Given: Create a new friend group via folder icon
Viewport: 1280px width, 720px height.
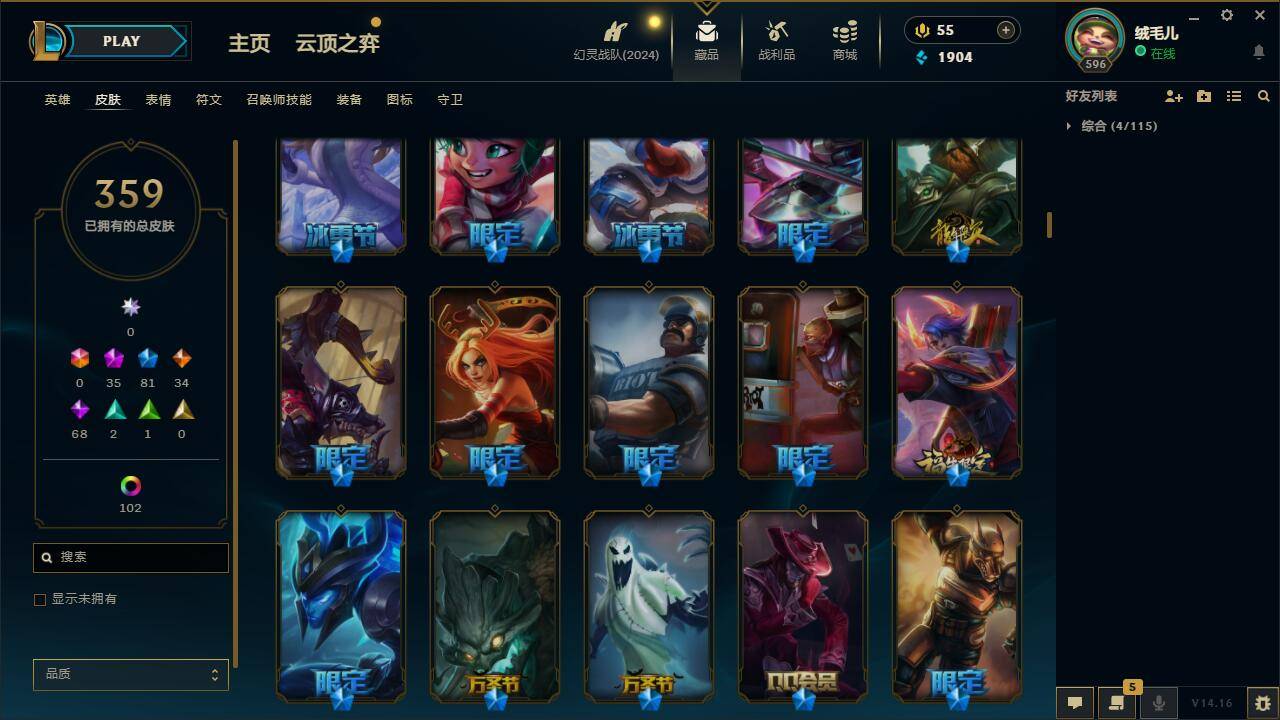Looking at the screenshot, I should point(1204,96).
